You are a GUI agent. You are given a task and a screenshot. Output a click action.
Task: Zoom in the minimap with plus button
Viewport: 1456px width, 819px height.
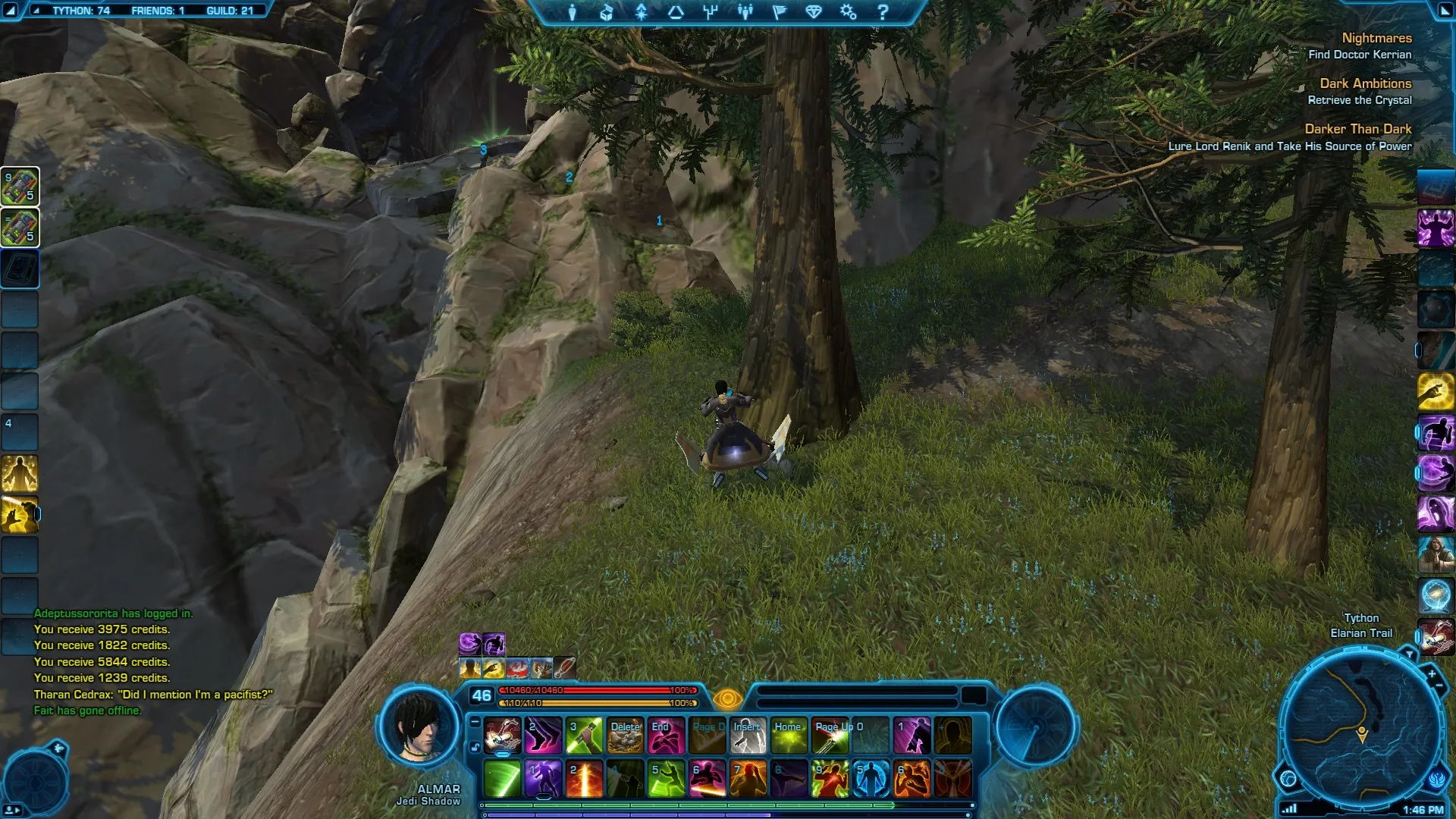(1431, 673)
